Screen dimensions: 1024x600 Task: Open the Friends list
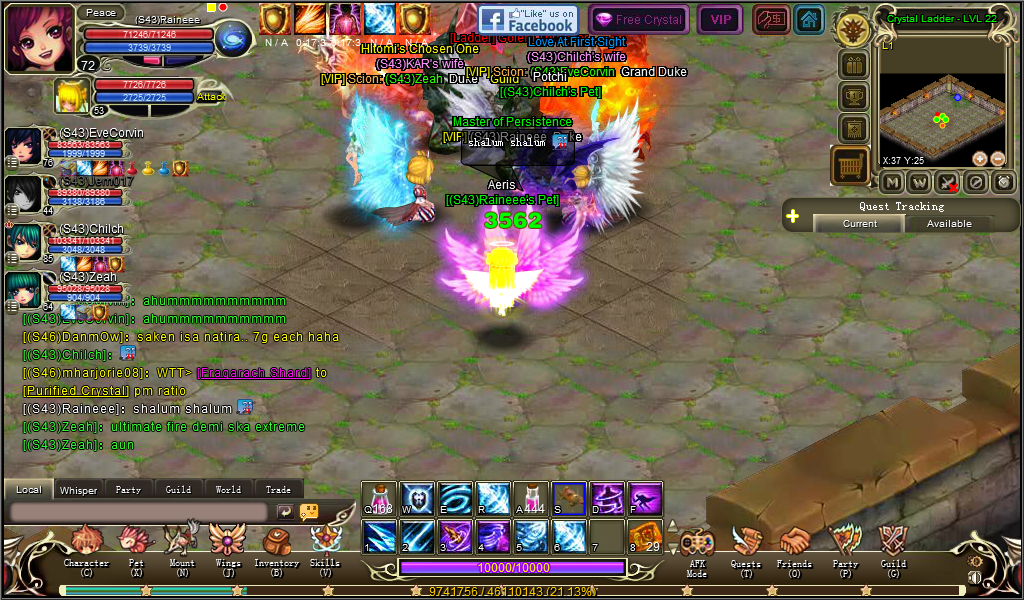[795, 545]
